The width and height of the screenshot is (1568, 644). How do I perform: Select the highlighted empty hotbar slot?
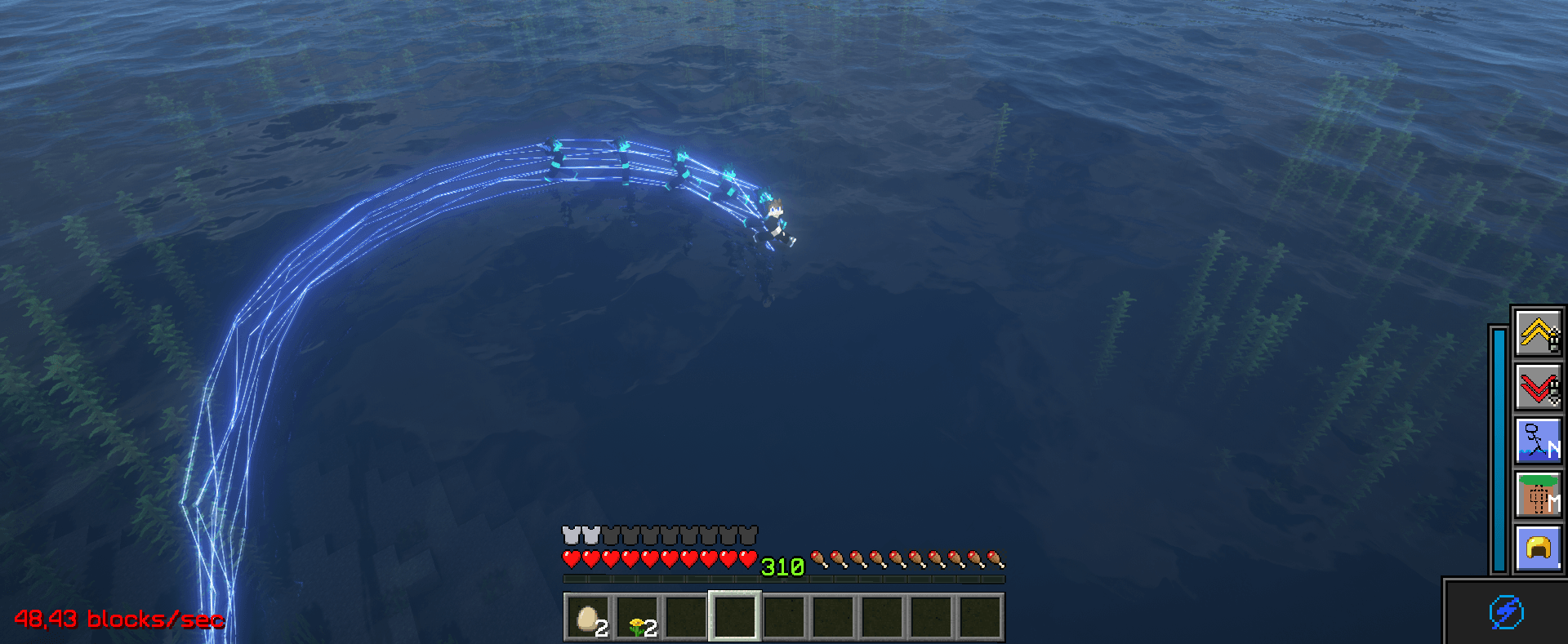pos(735,616)
